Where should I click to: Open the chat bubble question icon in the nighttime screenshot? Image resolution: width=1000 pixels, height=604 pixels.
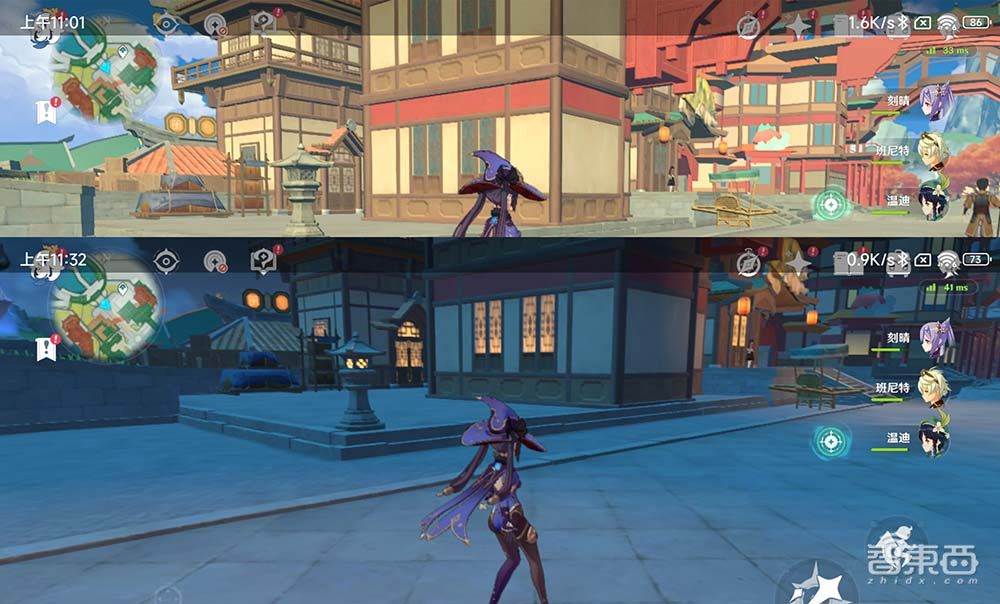(x=263, y=261)
